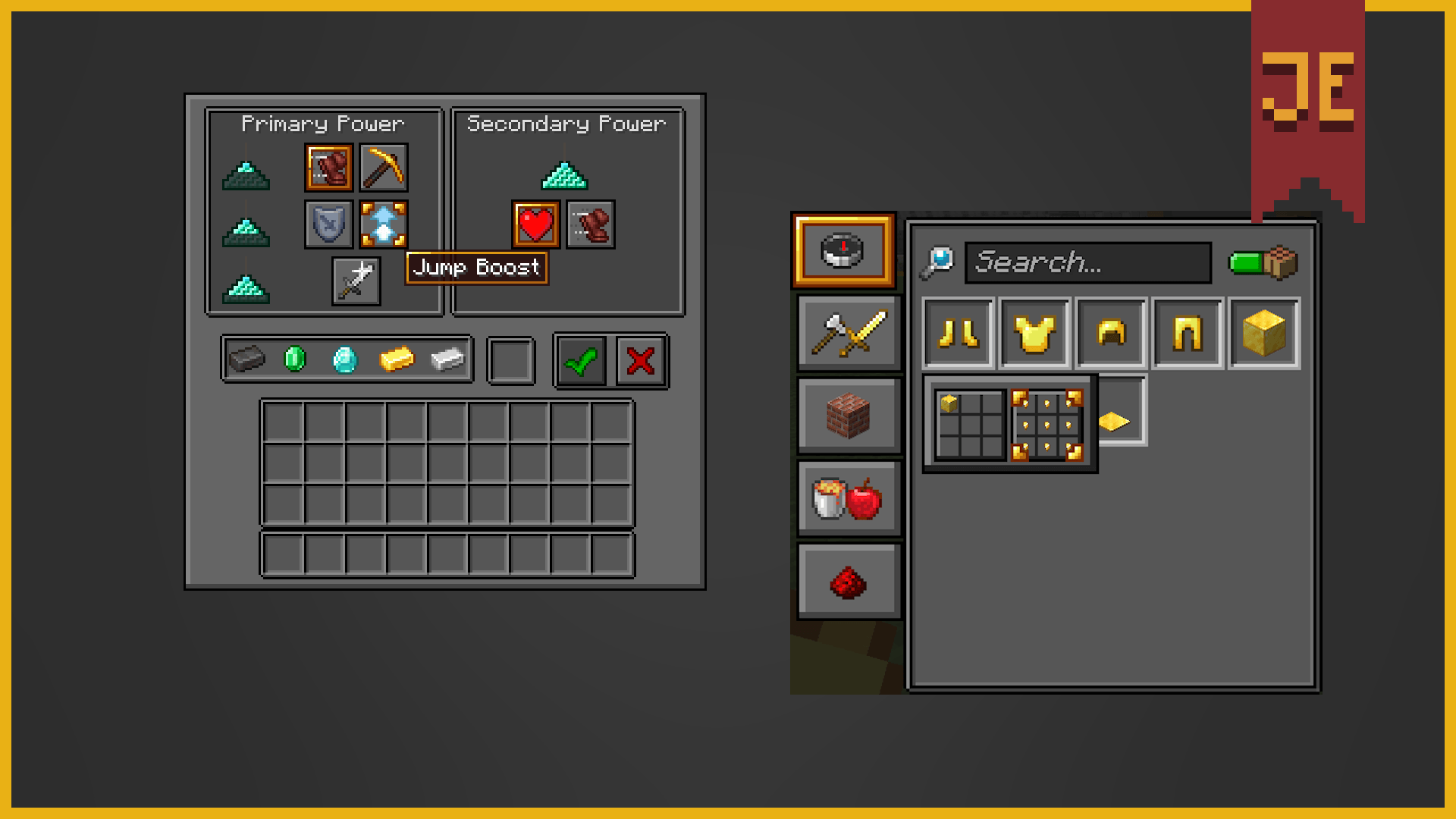The height and width of the screenshot is (819, 1456).
Task: Select the Jump Boost power icon
Action: [x=383, y=224]
